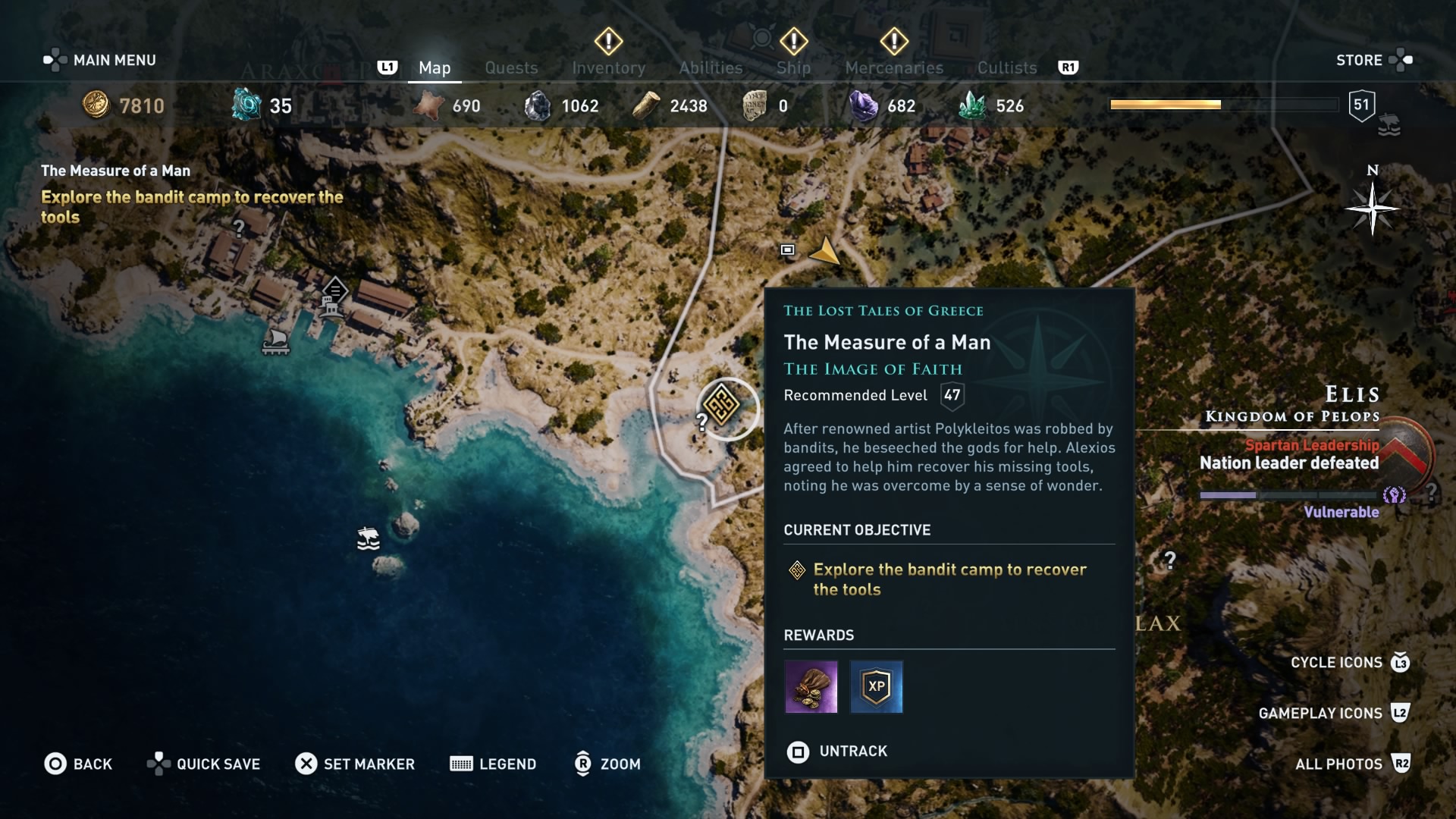Switch to the Quests tab

click(x=511, y=67)
